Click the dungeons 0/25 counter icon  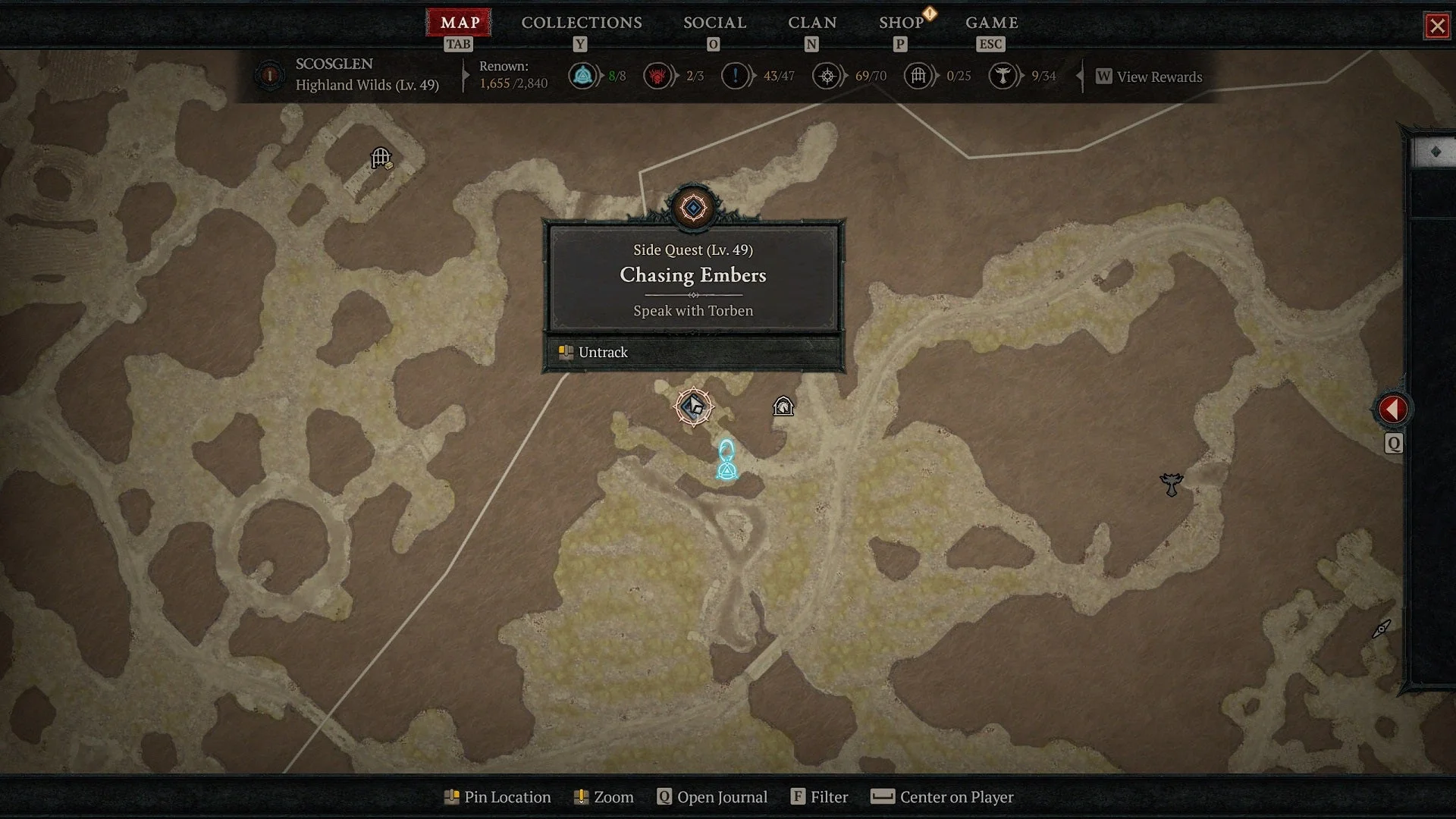(x=918, y=76)
